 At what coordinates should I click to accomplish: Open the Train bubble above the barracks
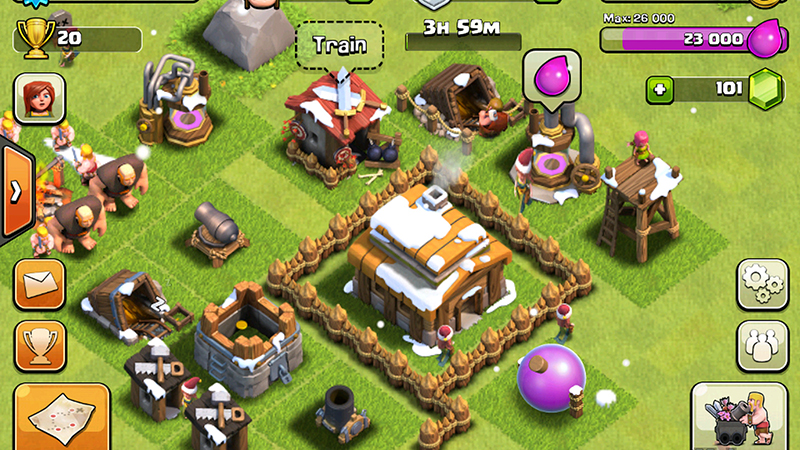coord(340,45)
